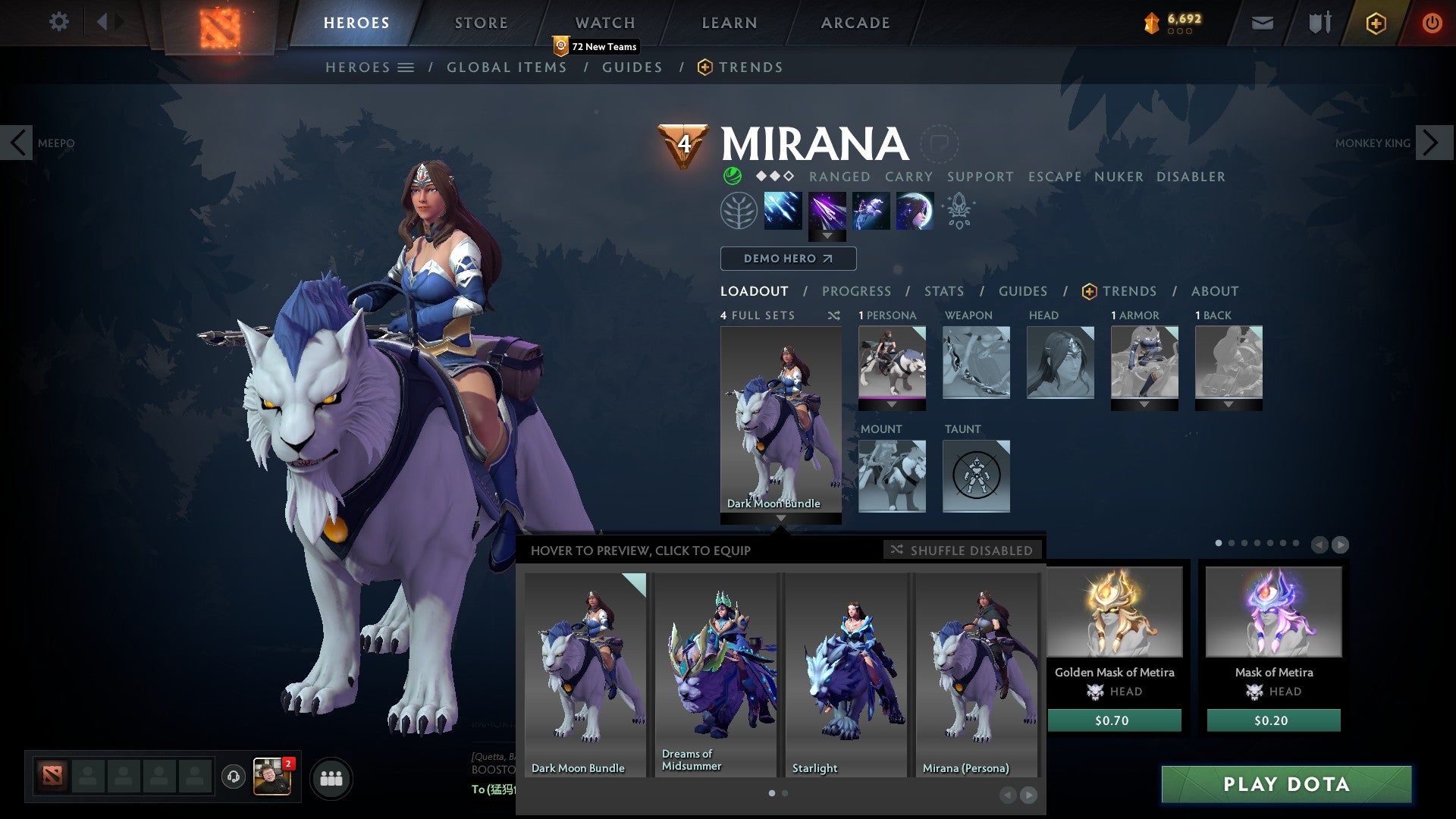Open the Store tab

coord(482,23)
